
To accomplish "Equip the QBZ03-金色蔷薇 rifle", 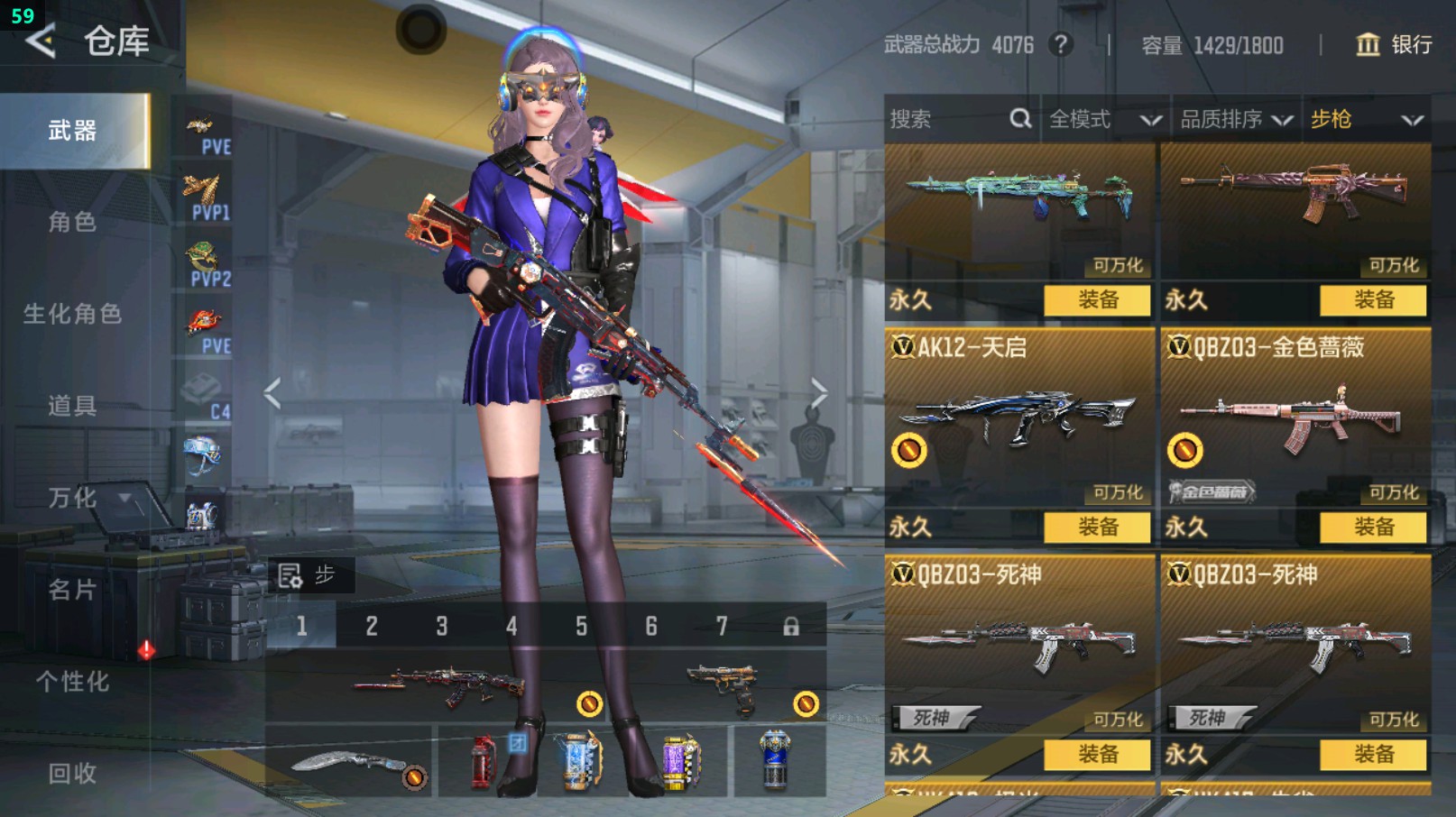I will tap(1373, 527).
